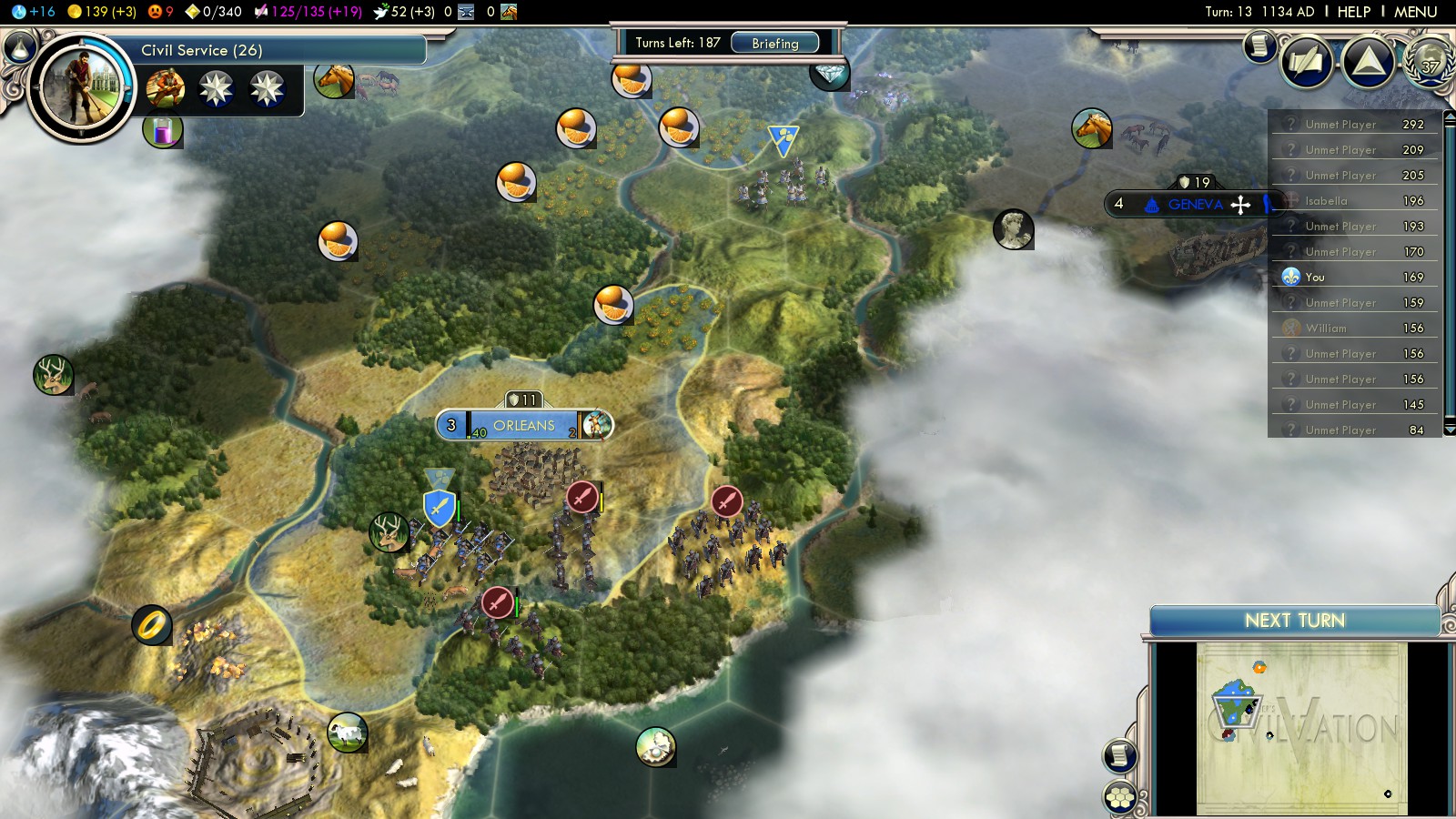
Task: Select the Geneva city-state banner
Action: pos(1195,204)
